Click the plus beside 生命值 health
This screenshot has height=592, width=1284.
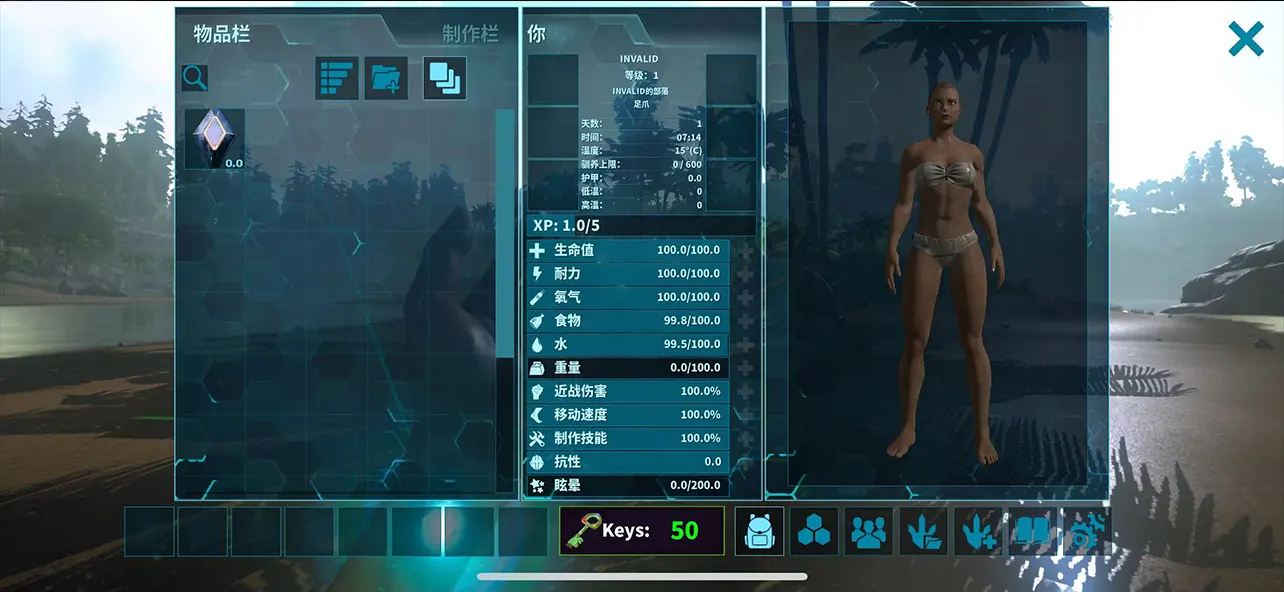click(745, 250)
